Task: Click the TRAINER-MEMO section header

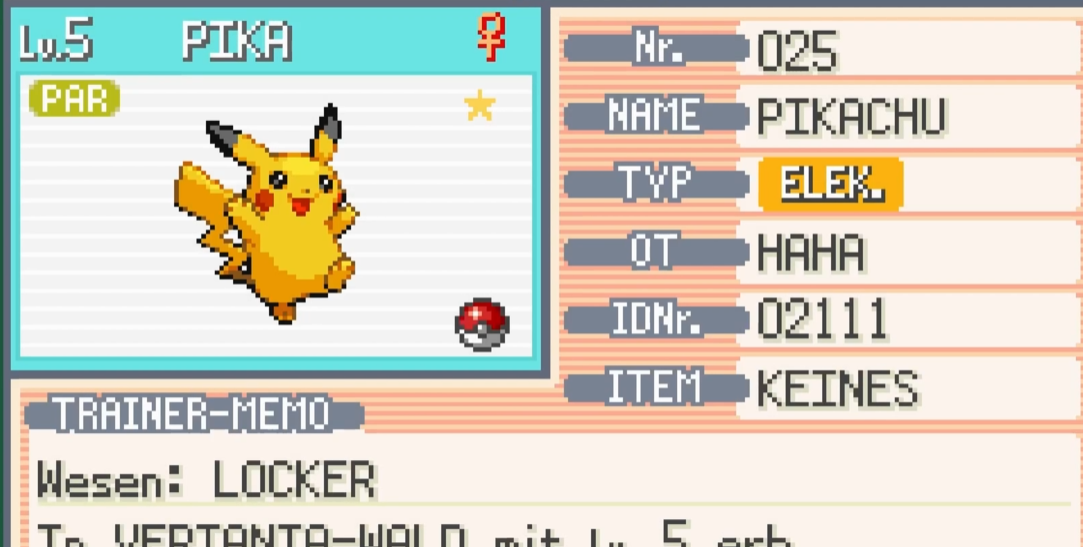Action: coord(192,413)
